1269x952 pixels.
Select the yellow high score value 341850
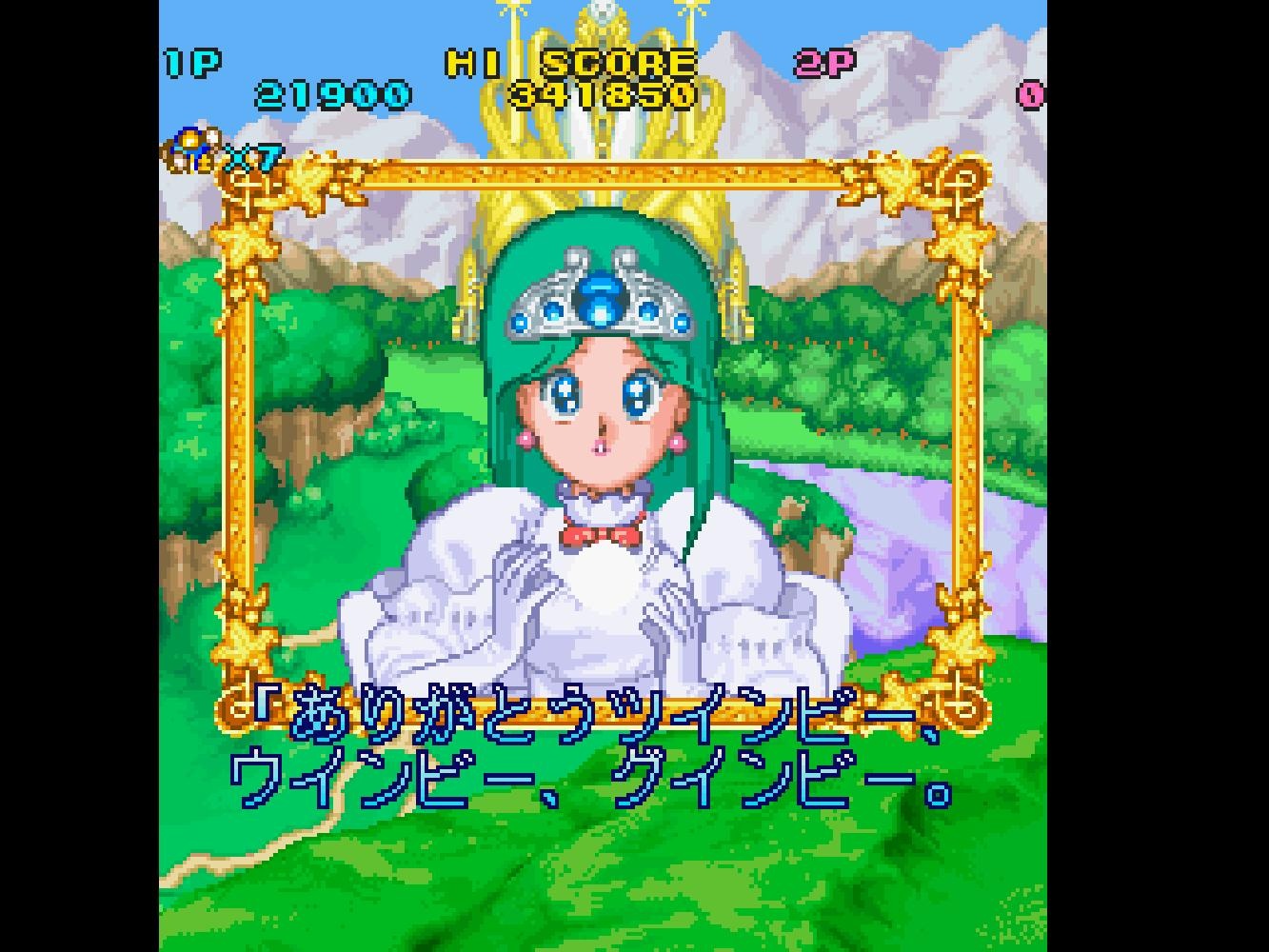600,95
